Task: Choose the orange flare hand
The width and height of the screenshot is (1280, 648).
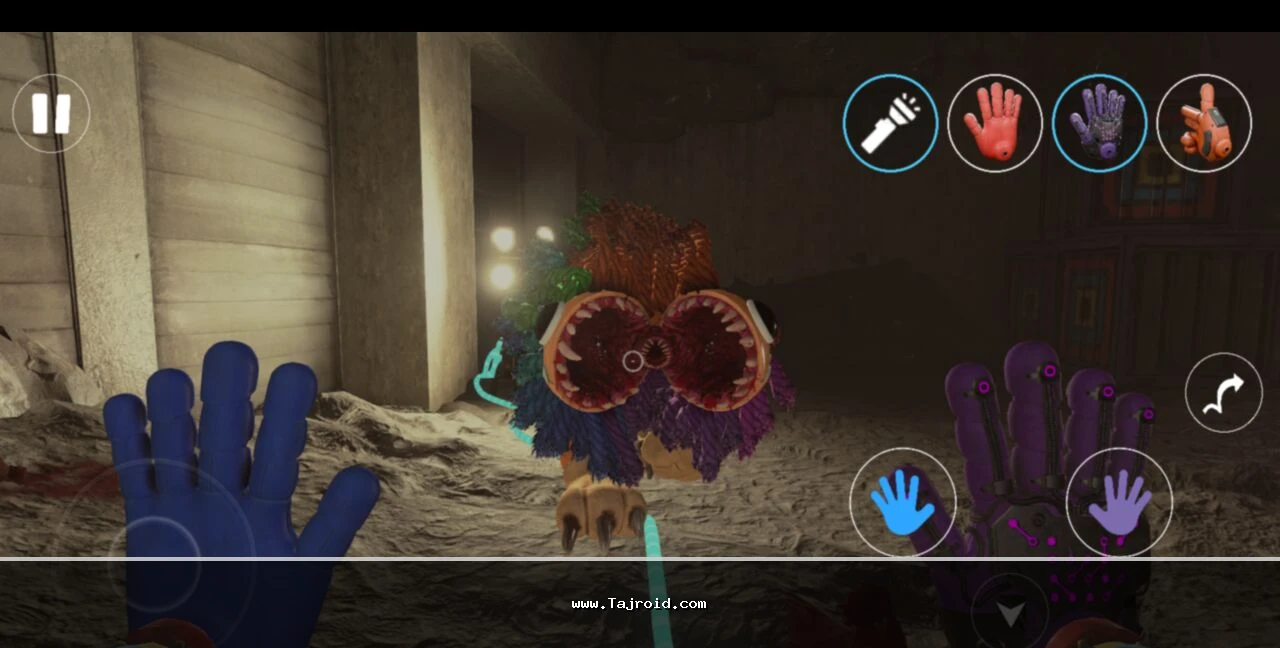Action: [1203, 123]
